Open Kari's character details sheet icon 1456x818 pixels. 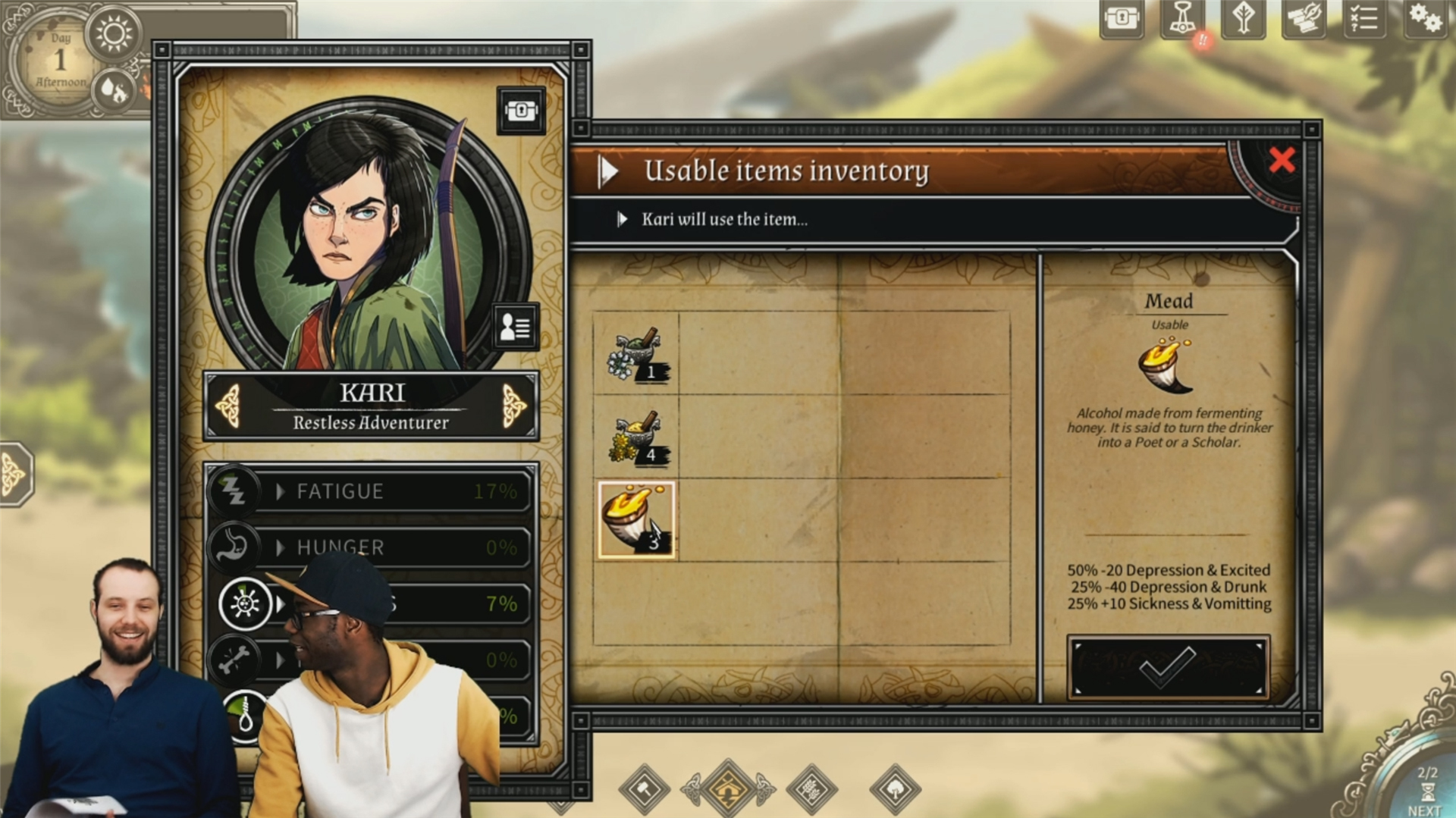click(x=515, y=327)
